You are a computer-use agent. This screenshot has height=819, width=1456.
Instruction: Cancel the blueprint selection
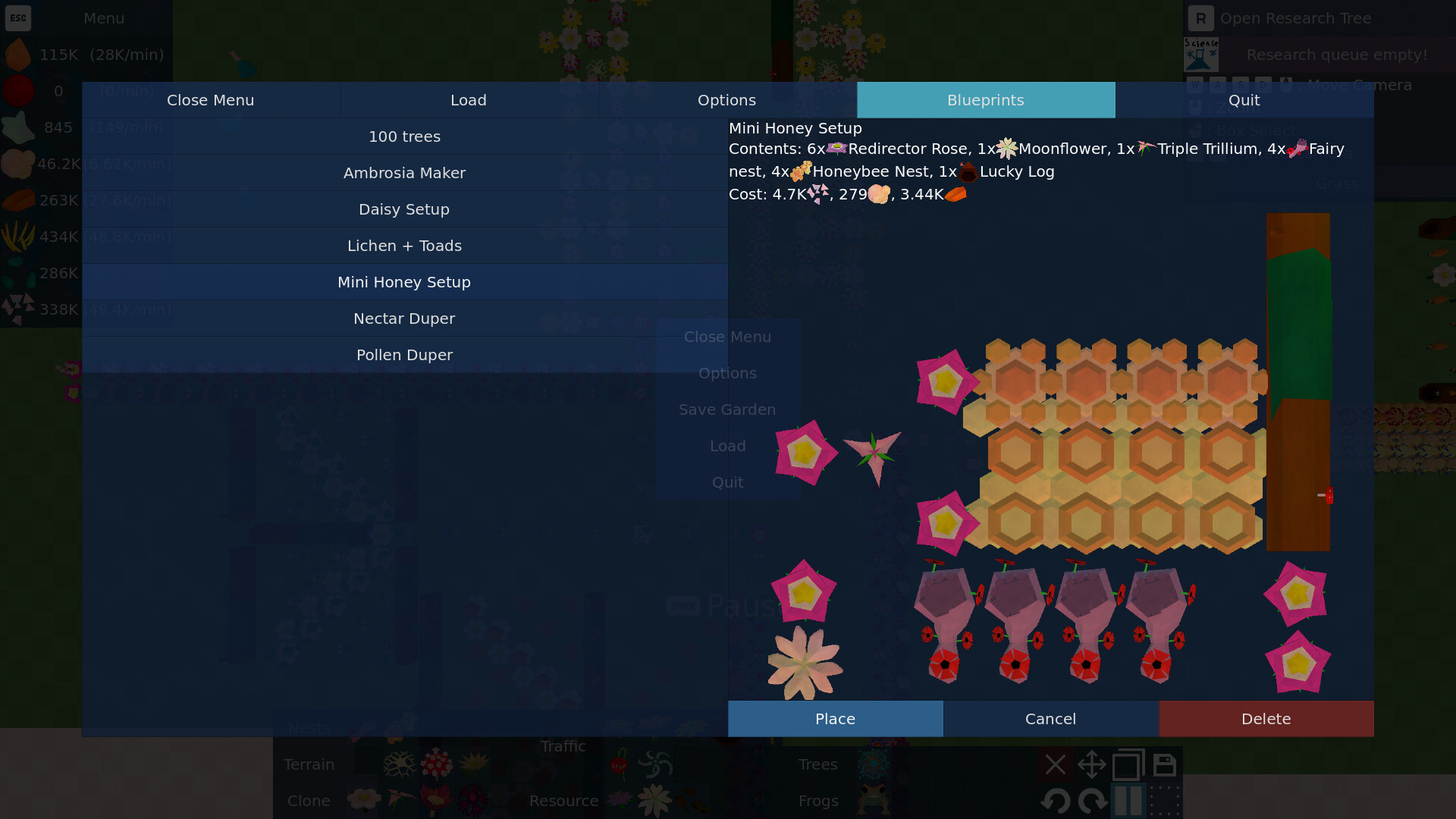(x=1050, y=719)
